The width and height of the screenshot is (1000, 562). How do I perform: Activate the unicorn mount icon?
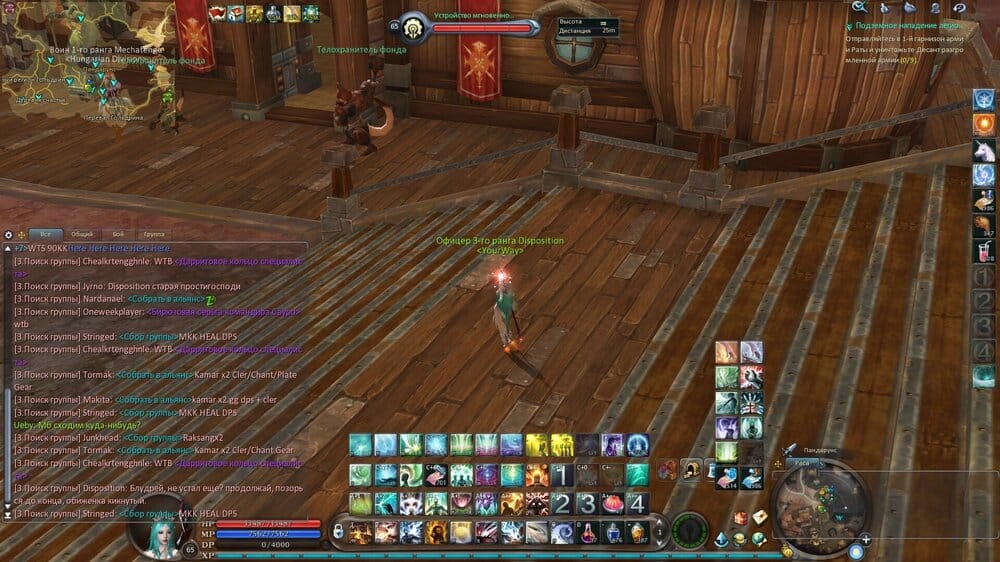(983, 150)
